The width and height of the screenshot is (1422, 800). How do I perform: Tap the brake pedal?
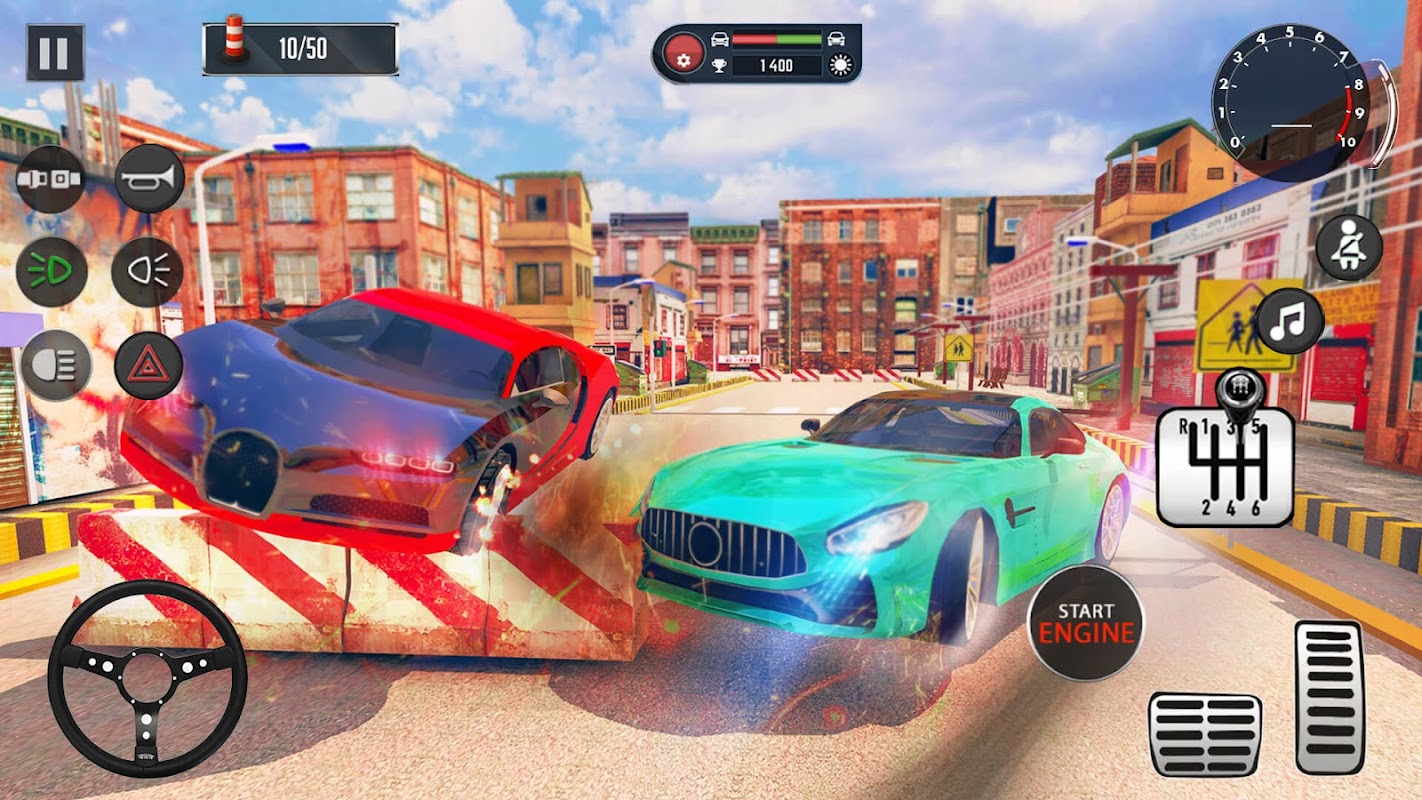click(1205, 734)
